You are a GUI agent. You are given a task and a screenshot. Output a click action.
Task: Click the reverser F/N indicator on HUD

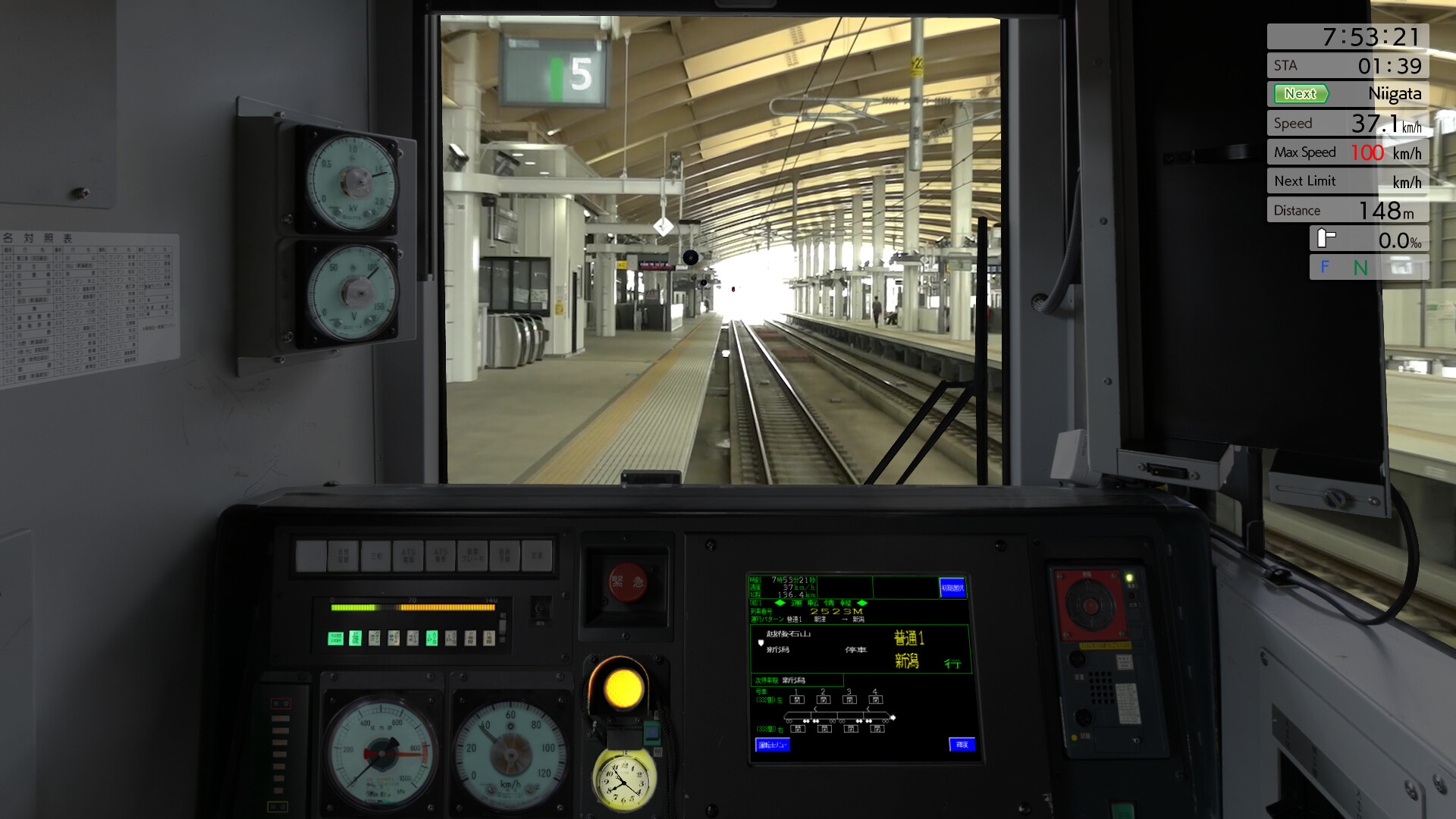click(1342, 268)
